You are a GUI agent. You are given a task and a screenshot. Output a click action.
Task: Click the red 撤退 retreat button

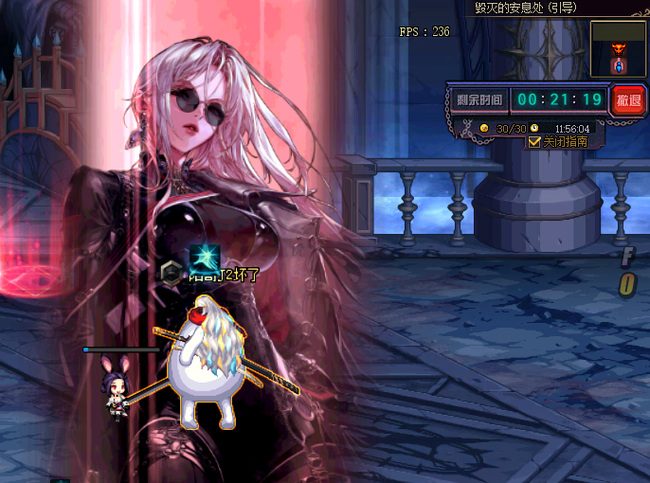(x=628, y=100)
